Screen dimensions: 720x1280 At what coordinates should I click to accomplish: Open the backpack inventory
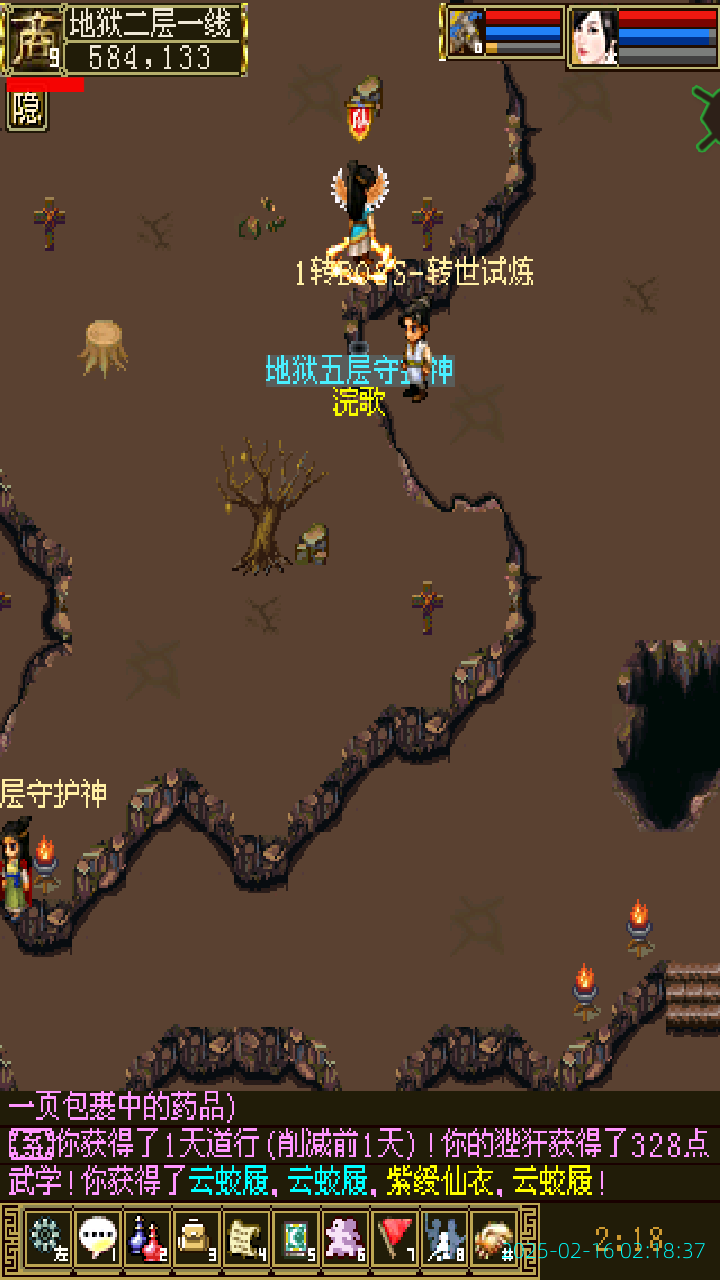point(196,1239)
